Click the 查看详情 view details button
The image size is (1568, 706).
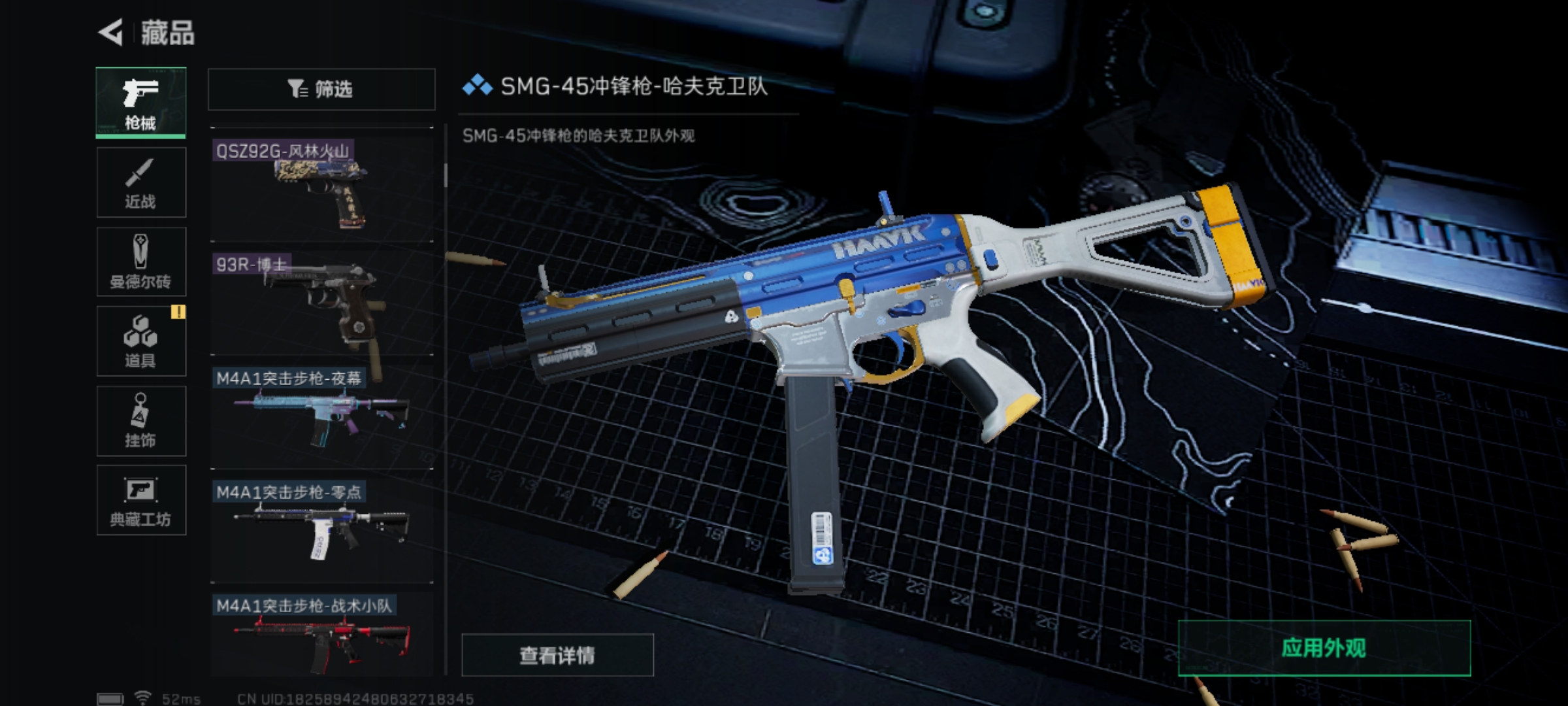557,654
